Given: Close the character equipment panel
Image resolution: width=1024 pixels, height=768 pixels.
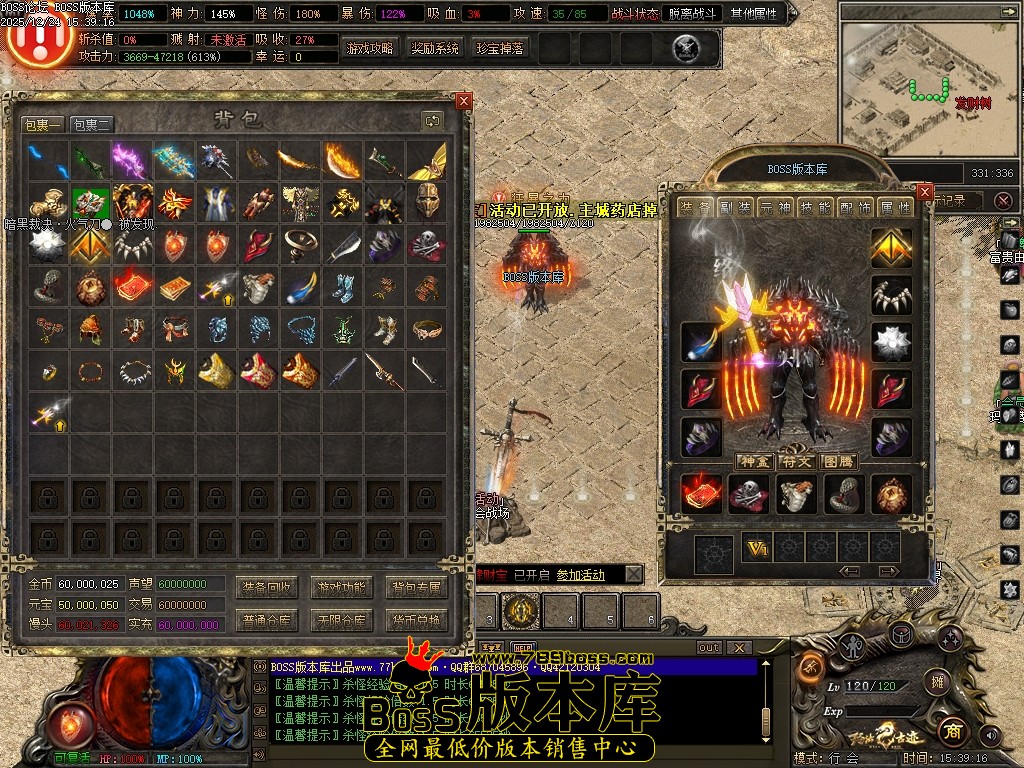Looking at the screenshot, I should click(x=925, y=192).
